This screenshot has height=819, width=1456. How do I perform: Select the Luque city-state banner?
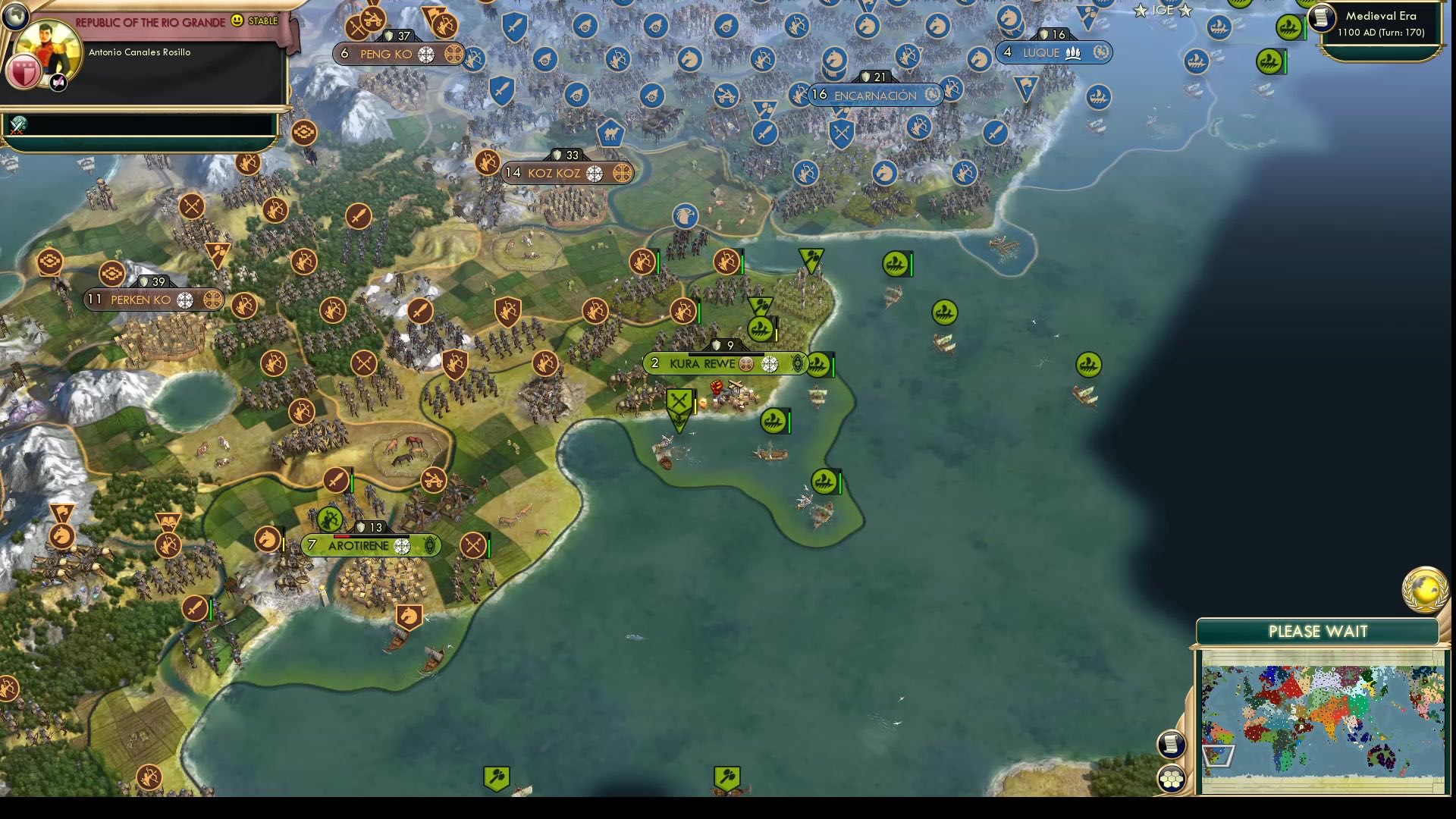point(1052,52)
